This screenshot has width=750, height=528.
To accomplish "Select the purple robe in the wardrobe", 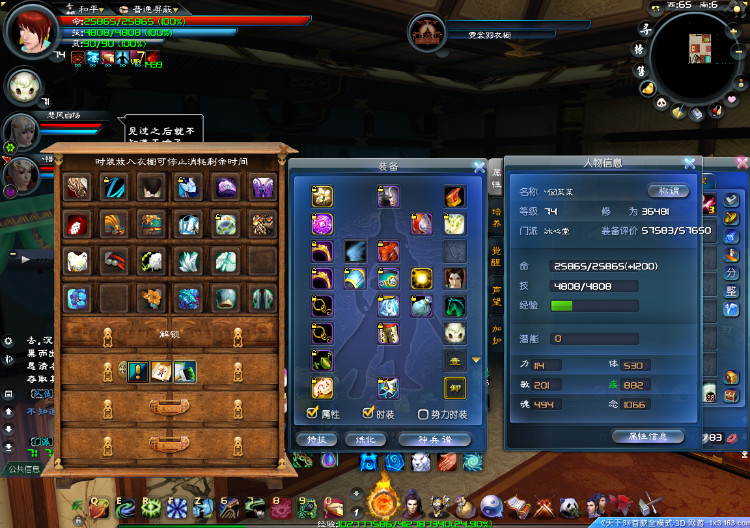I will point(262,187).
